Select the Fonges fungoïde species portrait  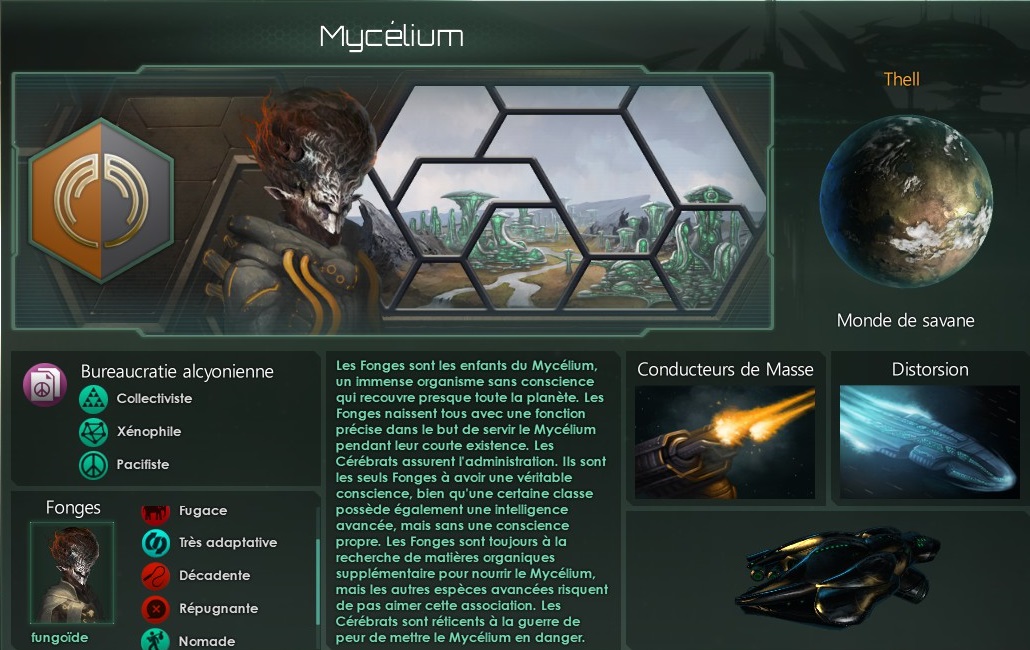coord(73,573)
